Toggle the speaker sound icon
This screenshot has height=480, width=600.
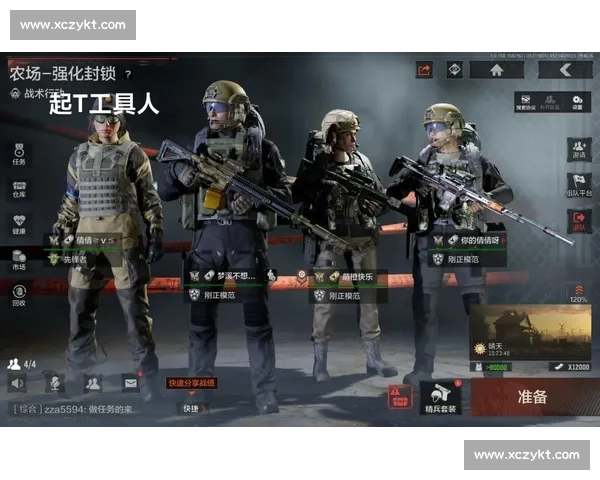click(x=17, y=382)
